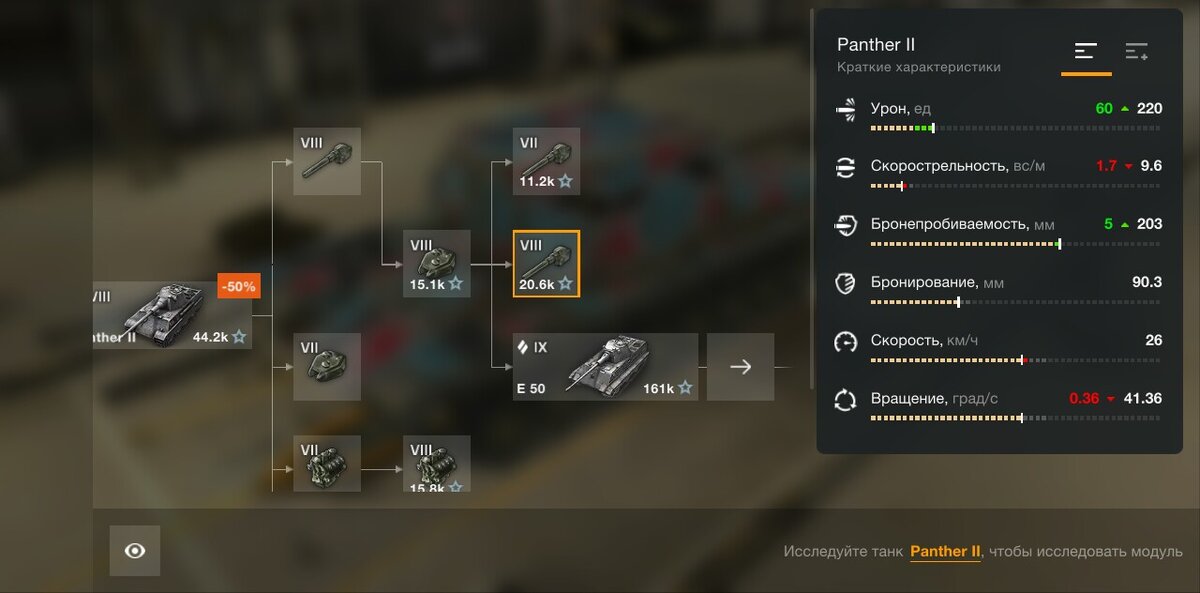Select the Panther II tank node
Image resolution: width=1200 pixels, height=593 pixels.
(x=170, y=315)
